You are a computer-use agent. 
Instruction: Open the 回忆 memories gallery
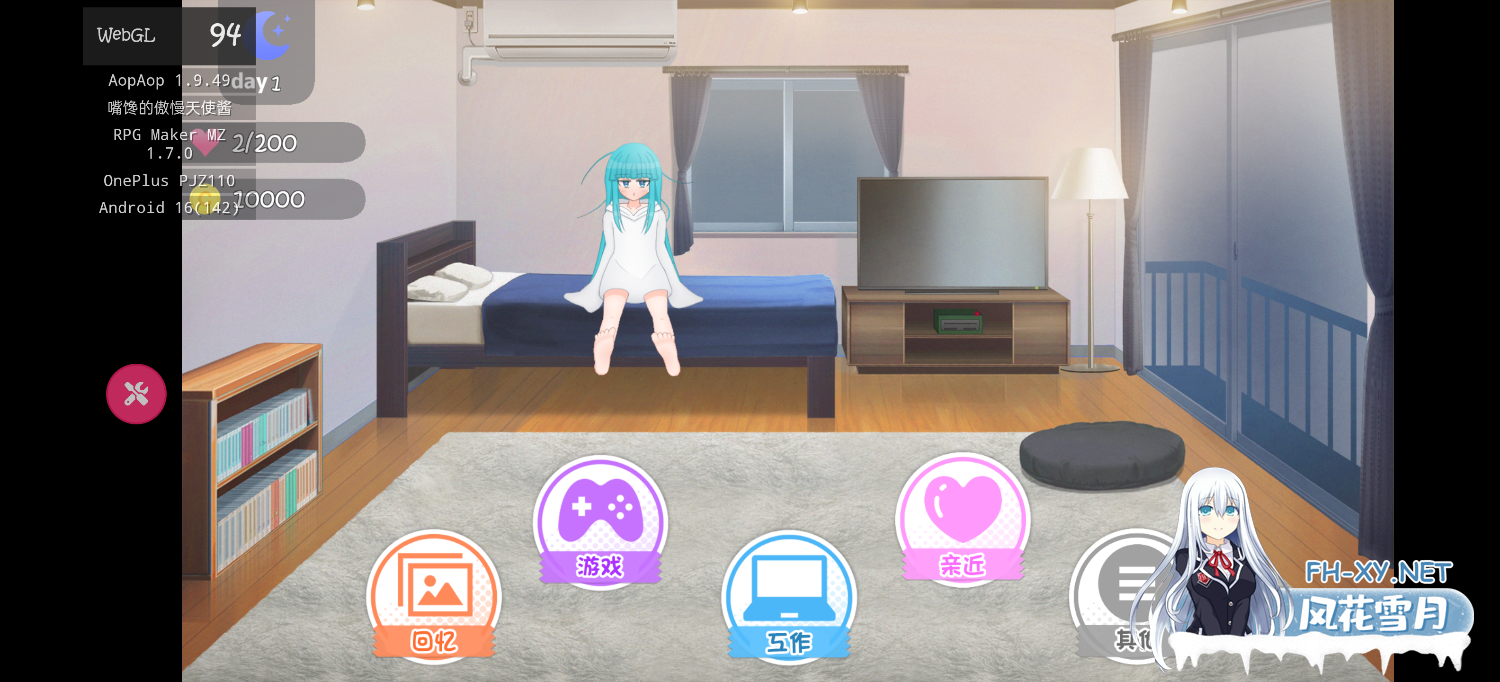coord(434,594)
